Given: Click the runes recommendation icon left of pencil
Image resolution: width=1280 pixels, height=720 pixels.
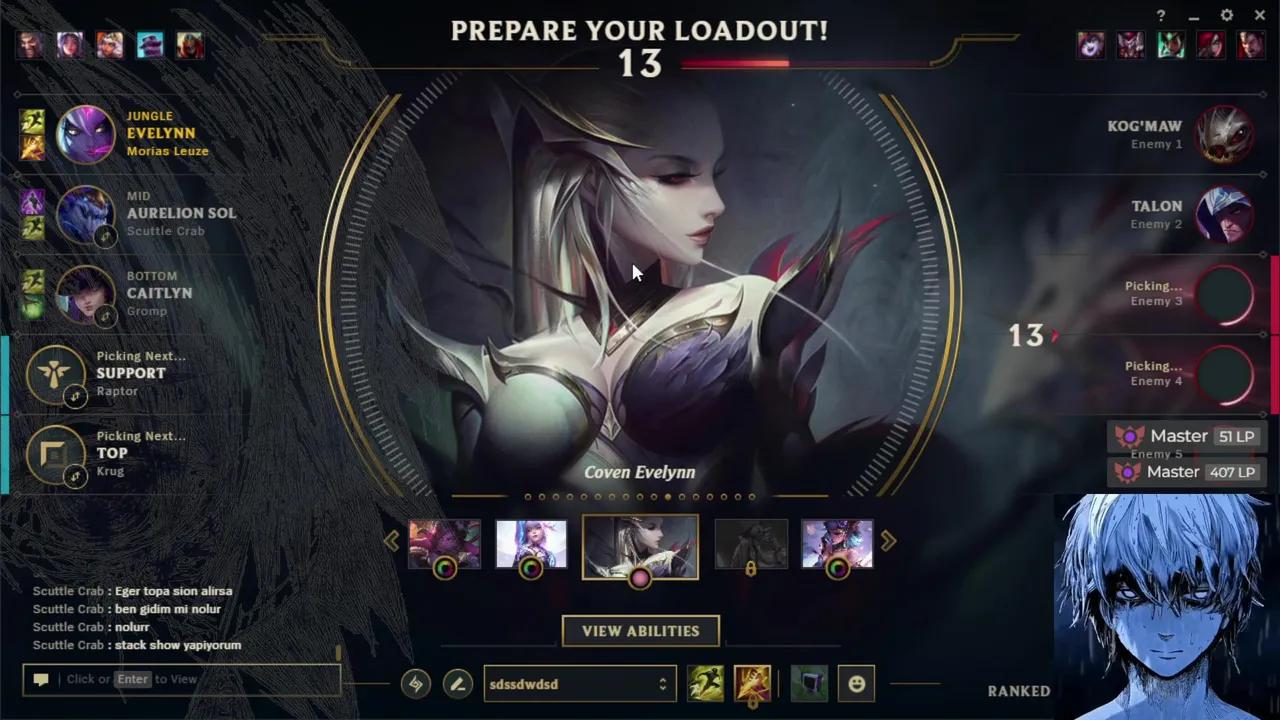Looking at the screenshot, I should [415, 683].
